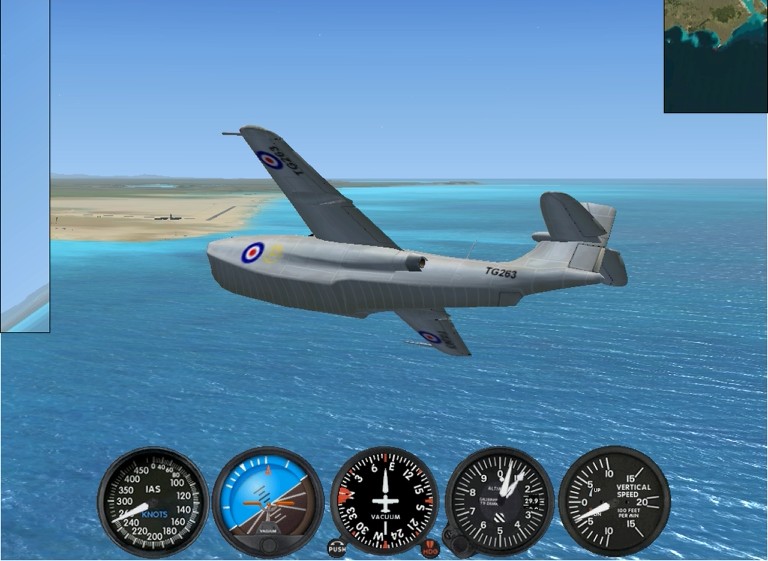768x561 pixels.
Task: Click the PUSH knob on the heading gyro
Action: [337, 548]
